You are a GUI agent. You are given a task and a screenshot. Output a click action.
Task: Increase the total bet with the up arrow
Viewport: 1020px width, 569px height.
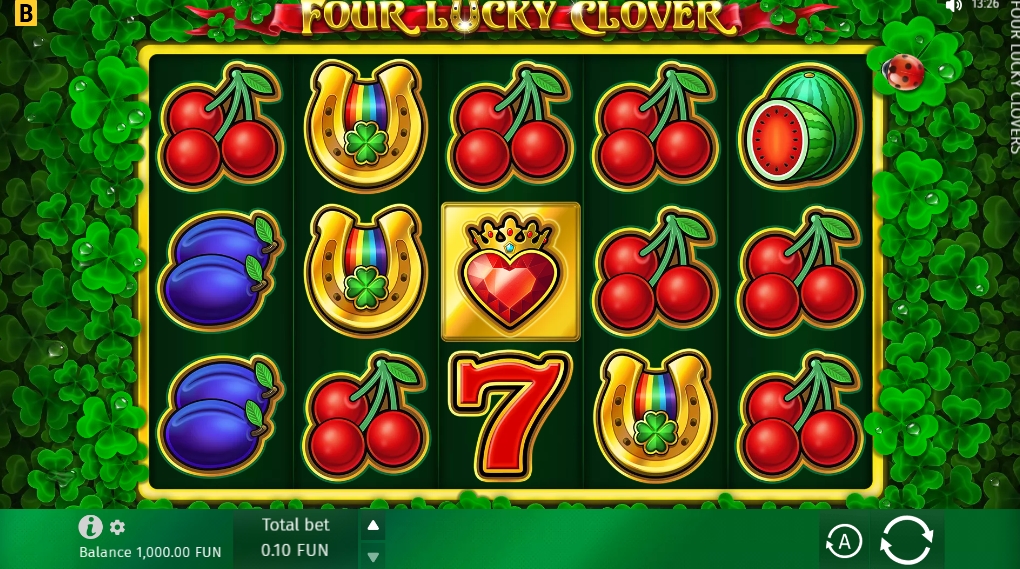(x=373, y=525)
